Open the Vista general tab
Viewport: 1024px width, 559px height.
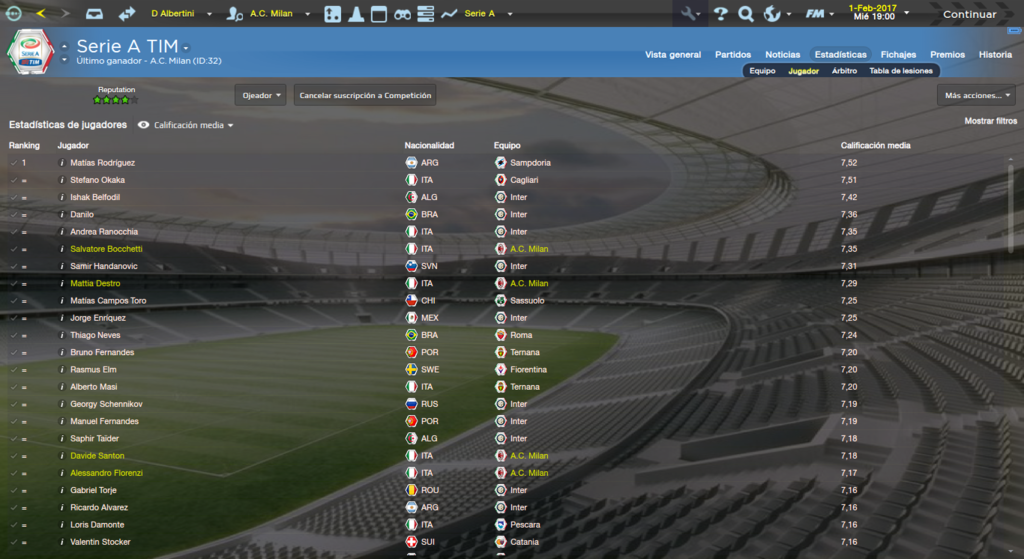(x=673, y=55)
